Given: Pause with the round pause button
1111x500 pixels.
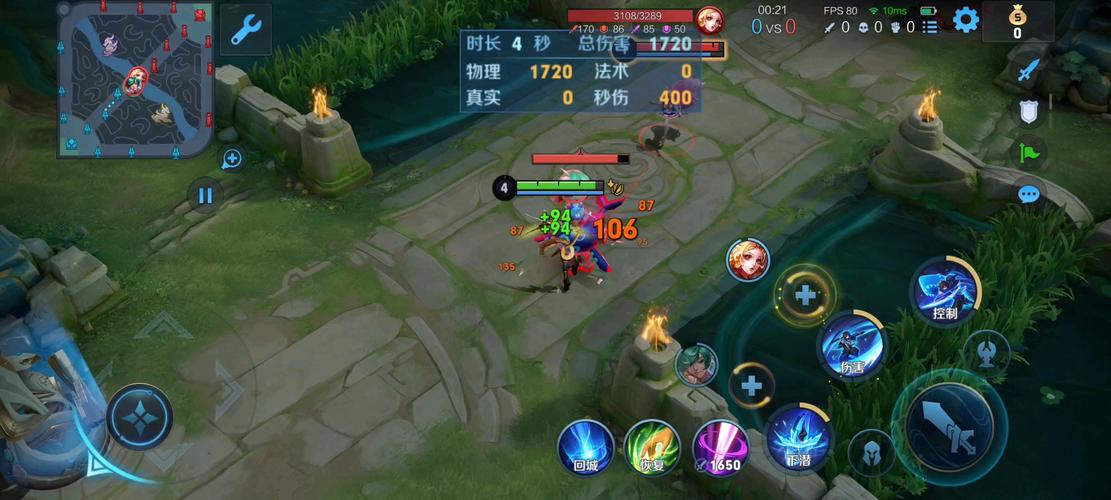Looking at the screenshot, I should (x=205, y=196).
